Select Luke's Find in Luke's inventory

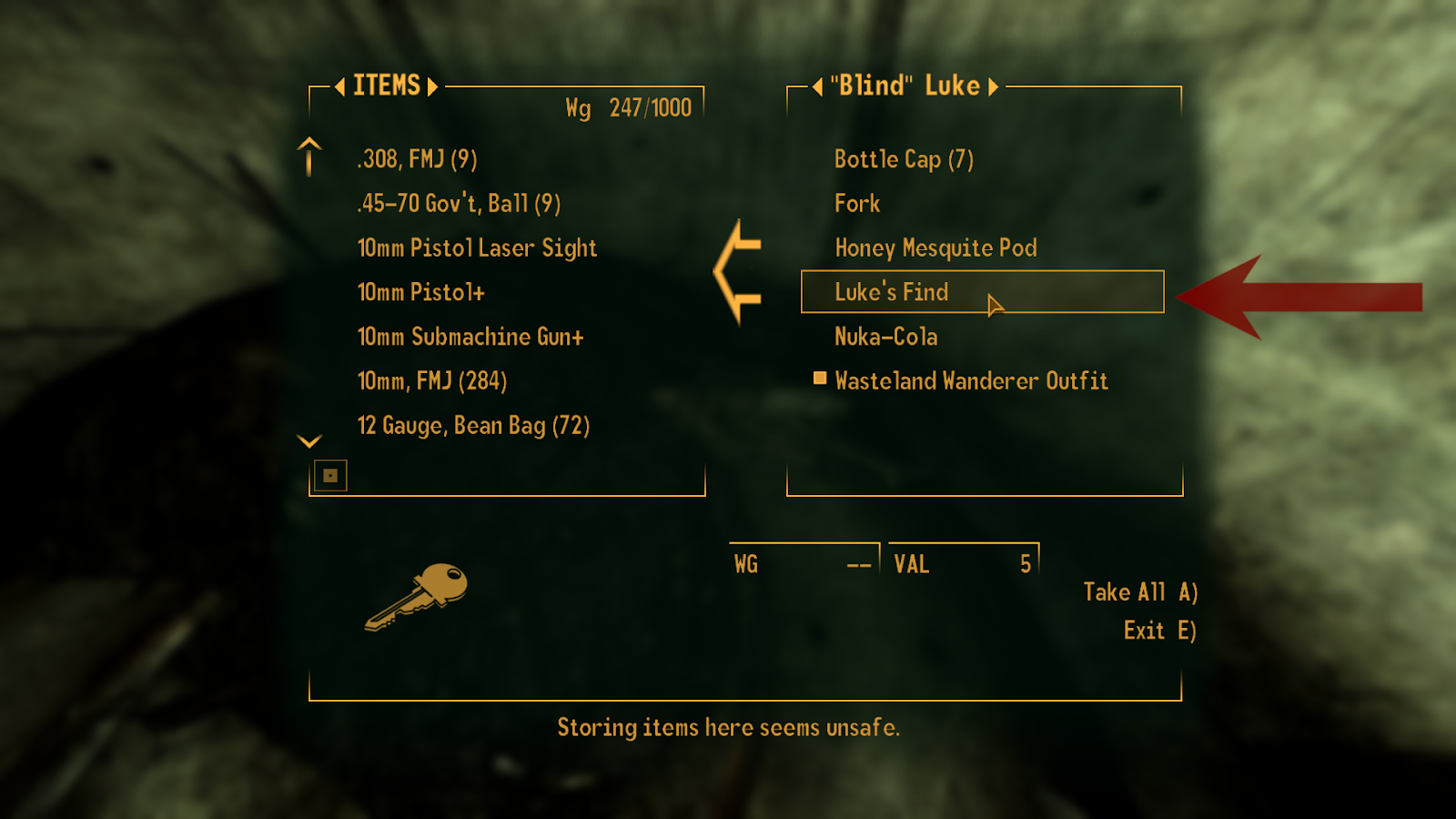click(x=892, y=292)
